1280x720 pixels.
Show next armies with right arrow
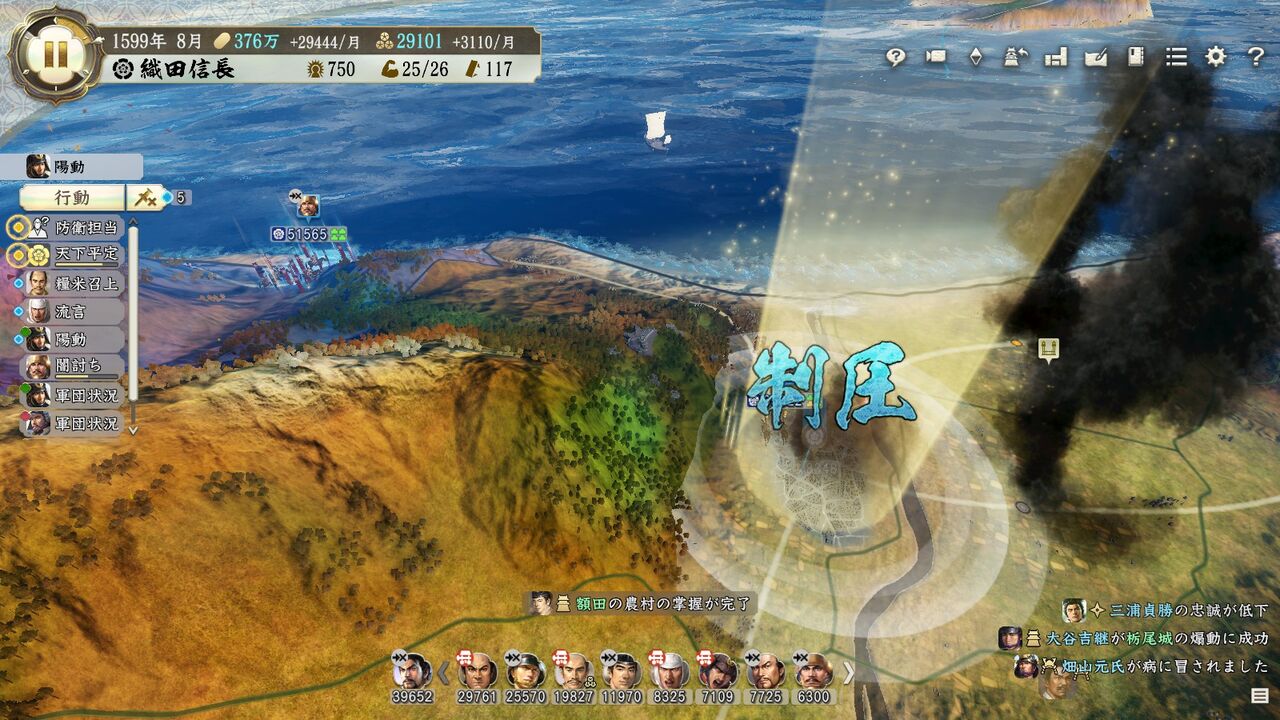click(849, 672)
